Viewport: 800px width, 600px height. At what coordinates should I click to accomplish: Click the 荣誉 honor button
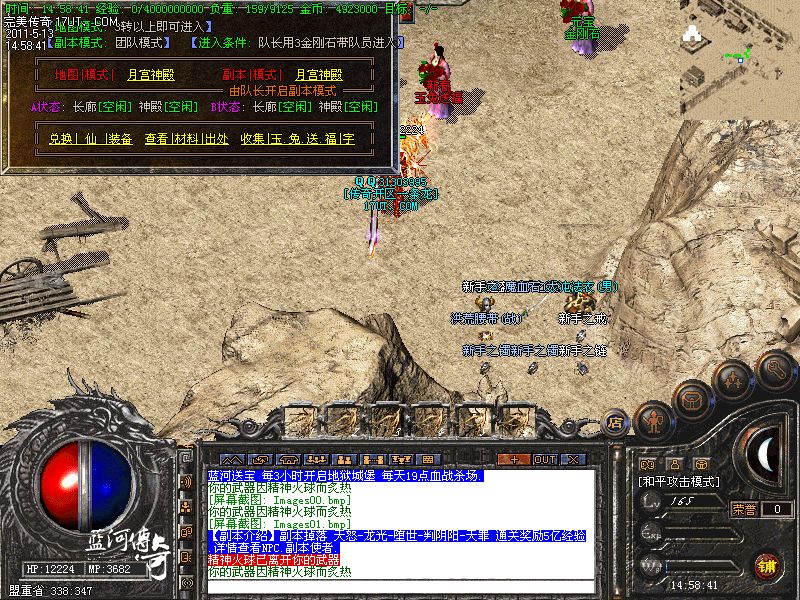click(744, 509)
